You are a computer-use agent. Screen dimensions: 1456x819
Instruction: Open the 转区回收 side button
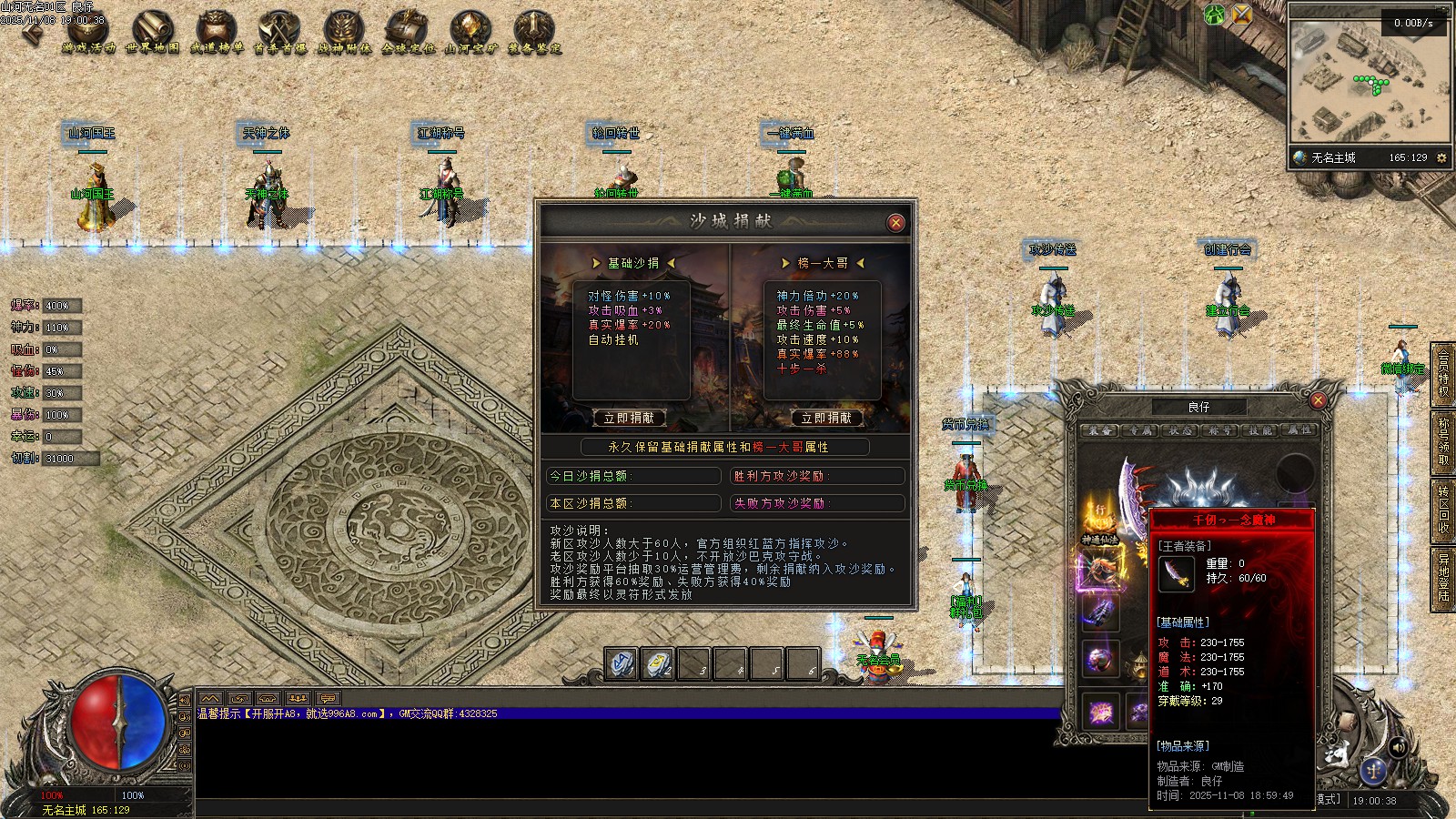pos(1443,510)
